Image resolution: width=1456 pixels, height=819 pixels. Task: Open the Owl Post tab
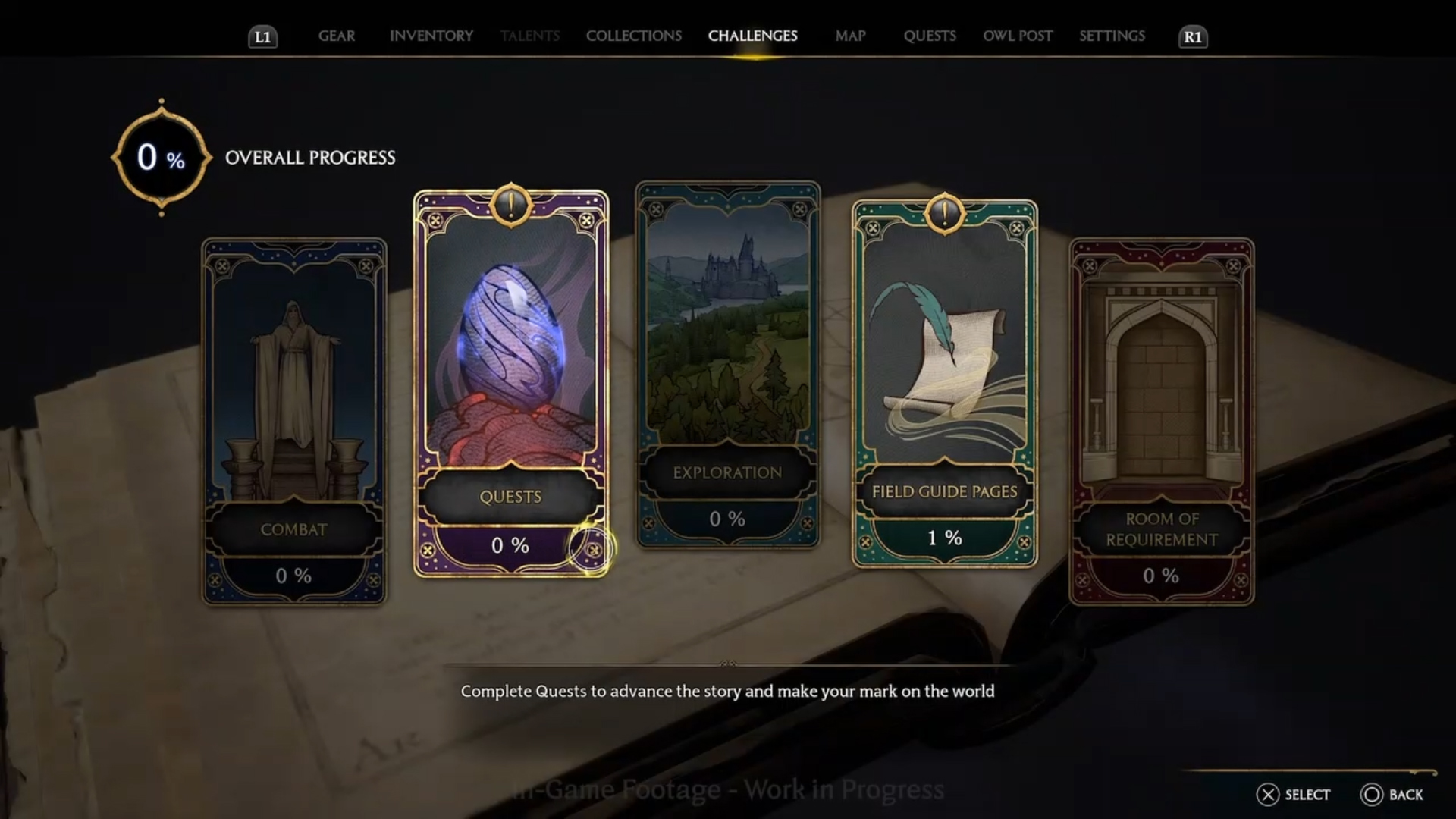(1018, 36)
